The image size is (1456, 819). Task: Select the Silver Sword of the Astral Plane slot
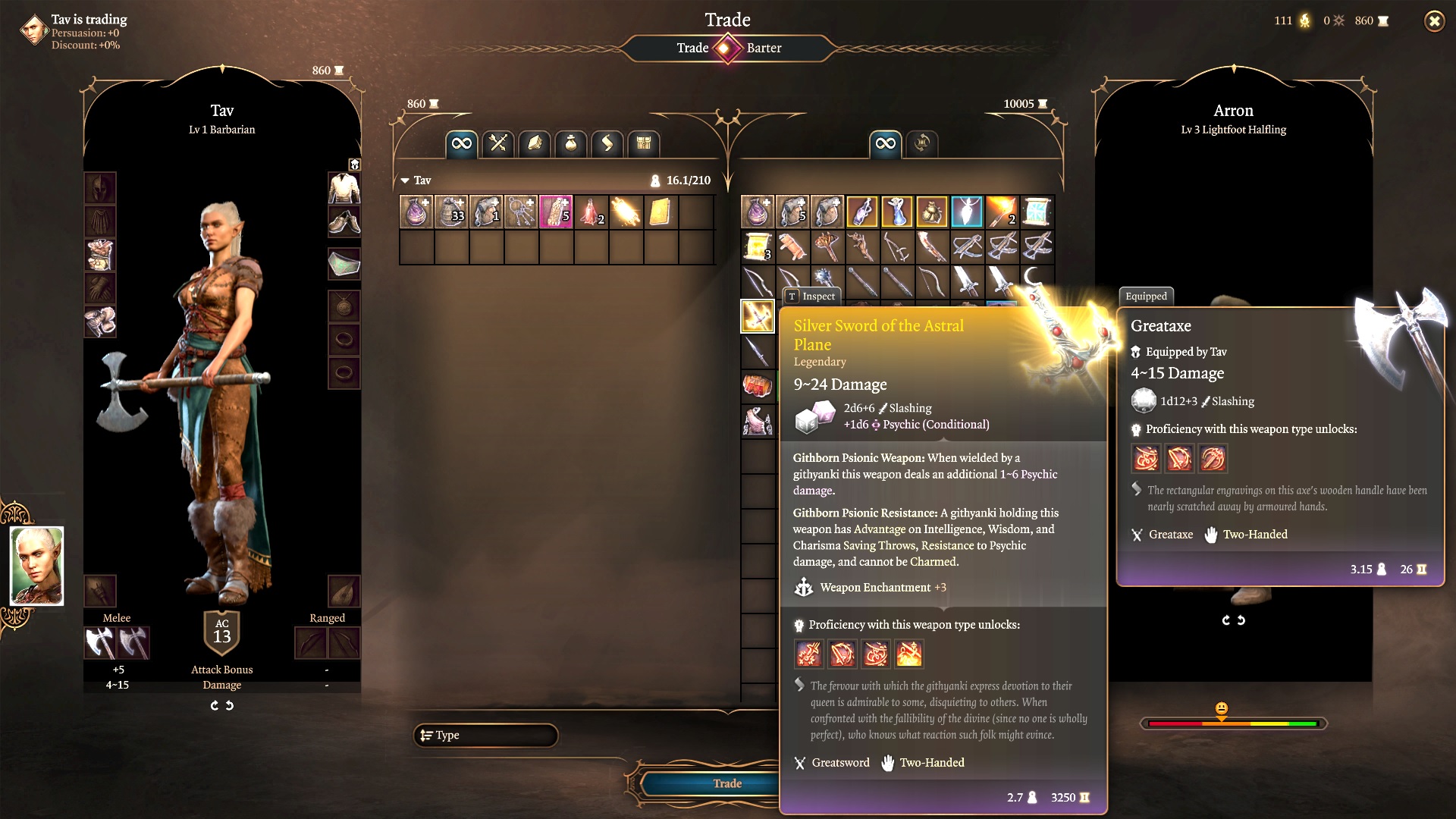pos(757,316)
